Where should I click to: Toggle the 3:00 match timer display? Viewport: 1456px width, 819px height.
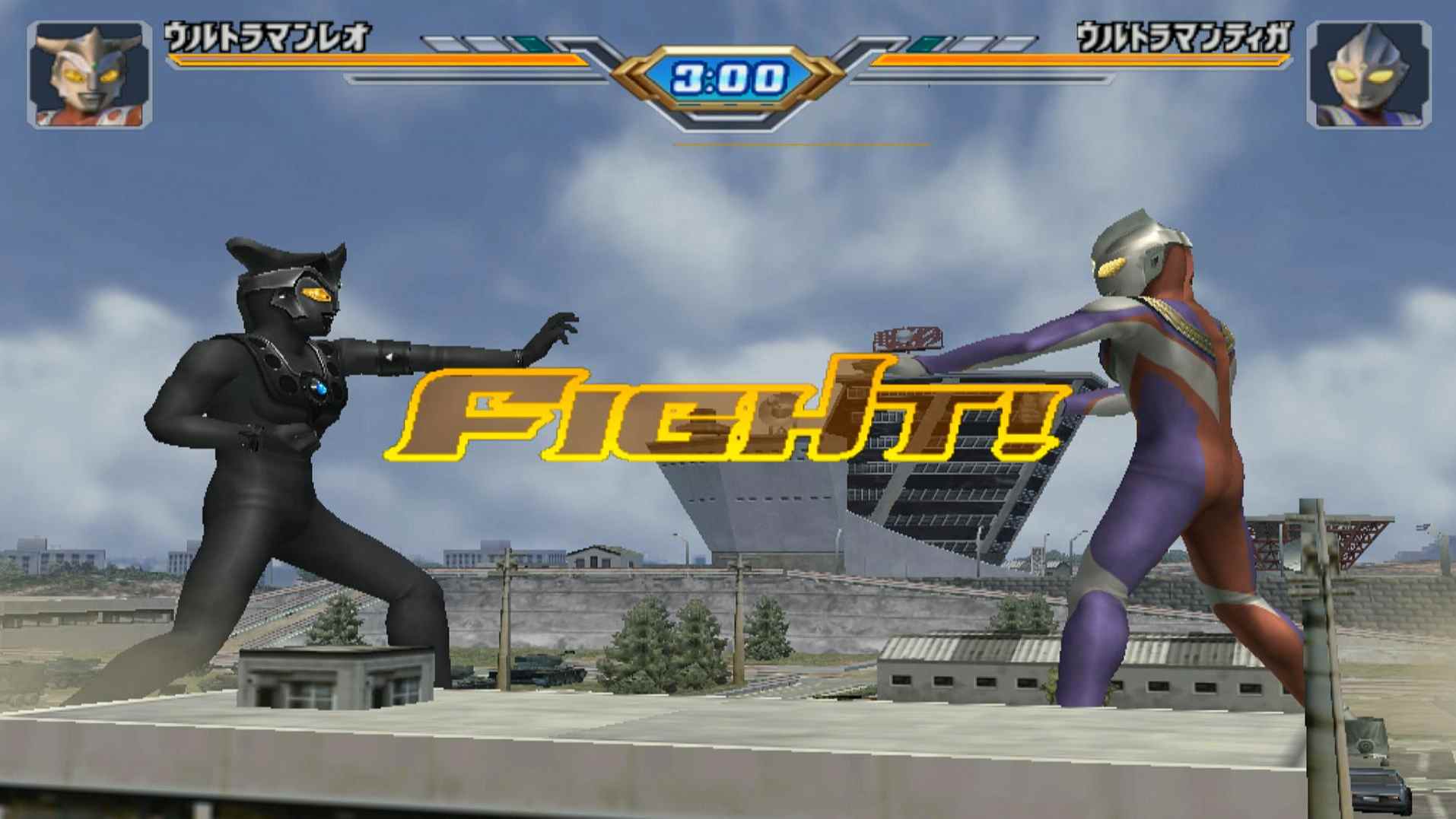click(x=728, y=76)
